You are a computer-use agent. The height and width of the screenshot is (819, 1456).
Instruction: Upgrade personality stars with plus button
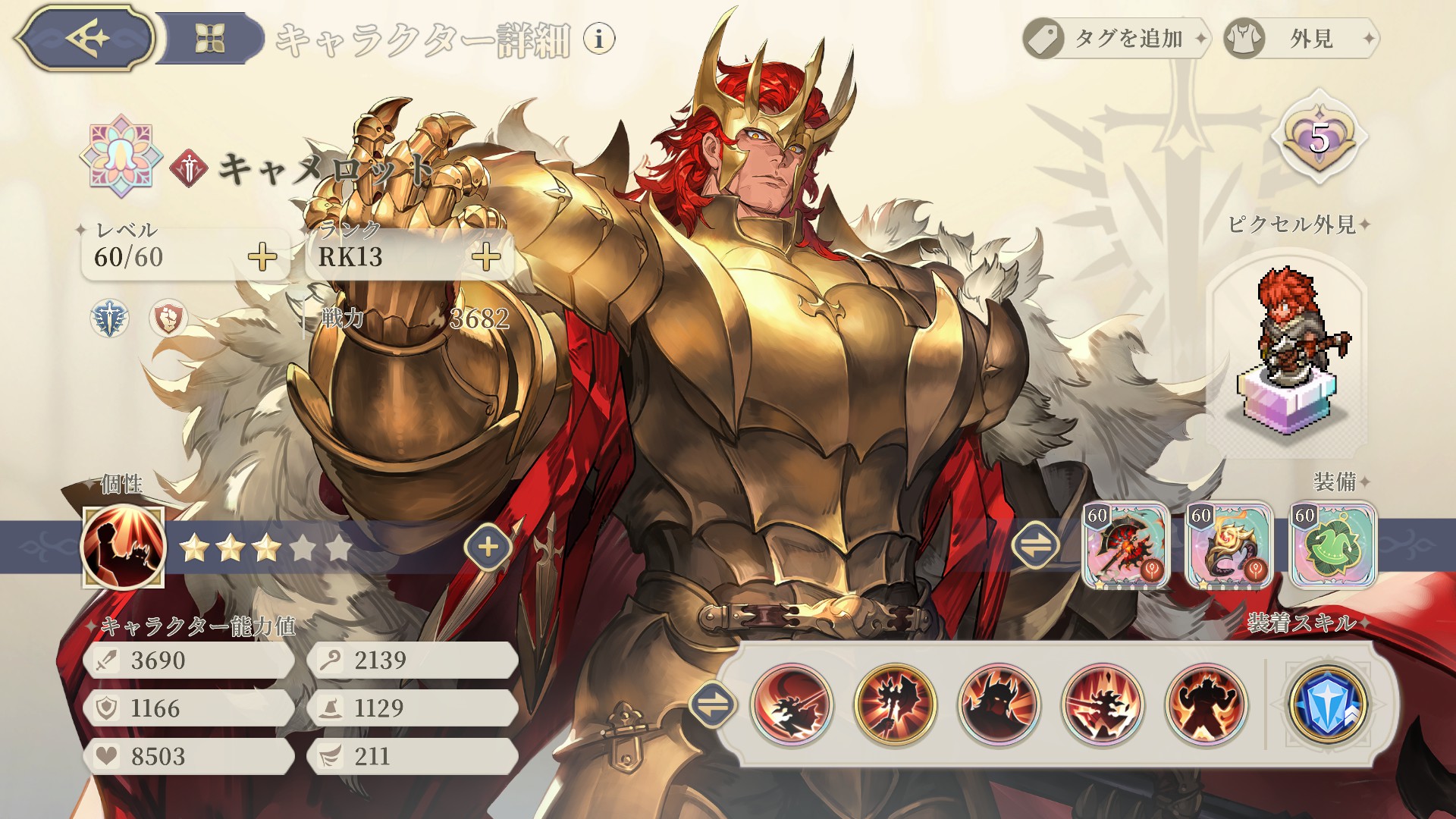[x=488, y=547]
